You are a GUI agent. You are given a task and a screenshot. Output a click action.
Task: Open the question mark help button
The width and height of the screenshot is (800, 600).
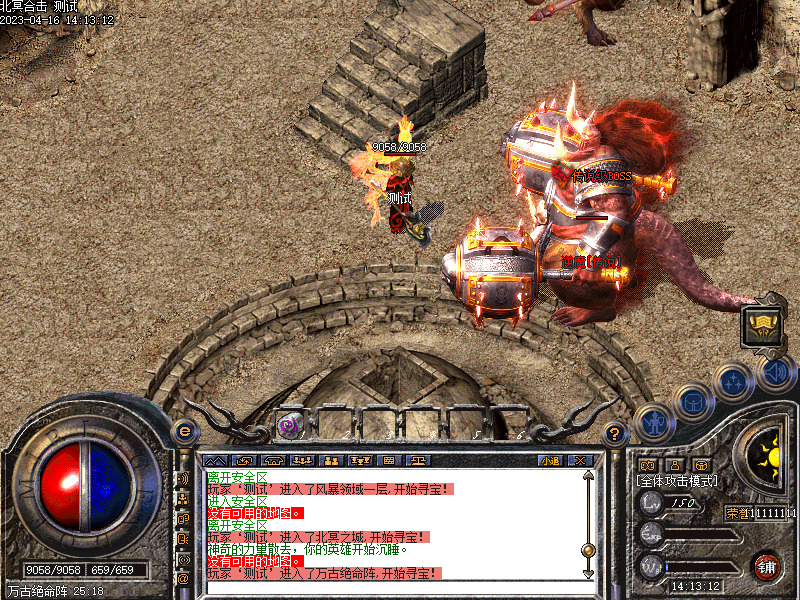pos(615,433)
